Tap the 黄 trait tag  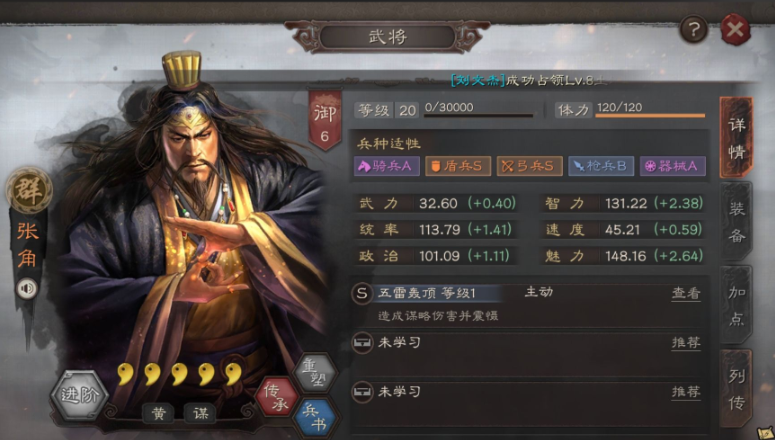pyautogui.click(x=157, y=412)
